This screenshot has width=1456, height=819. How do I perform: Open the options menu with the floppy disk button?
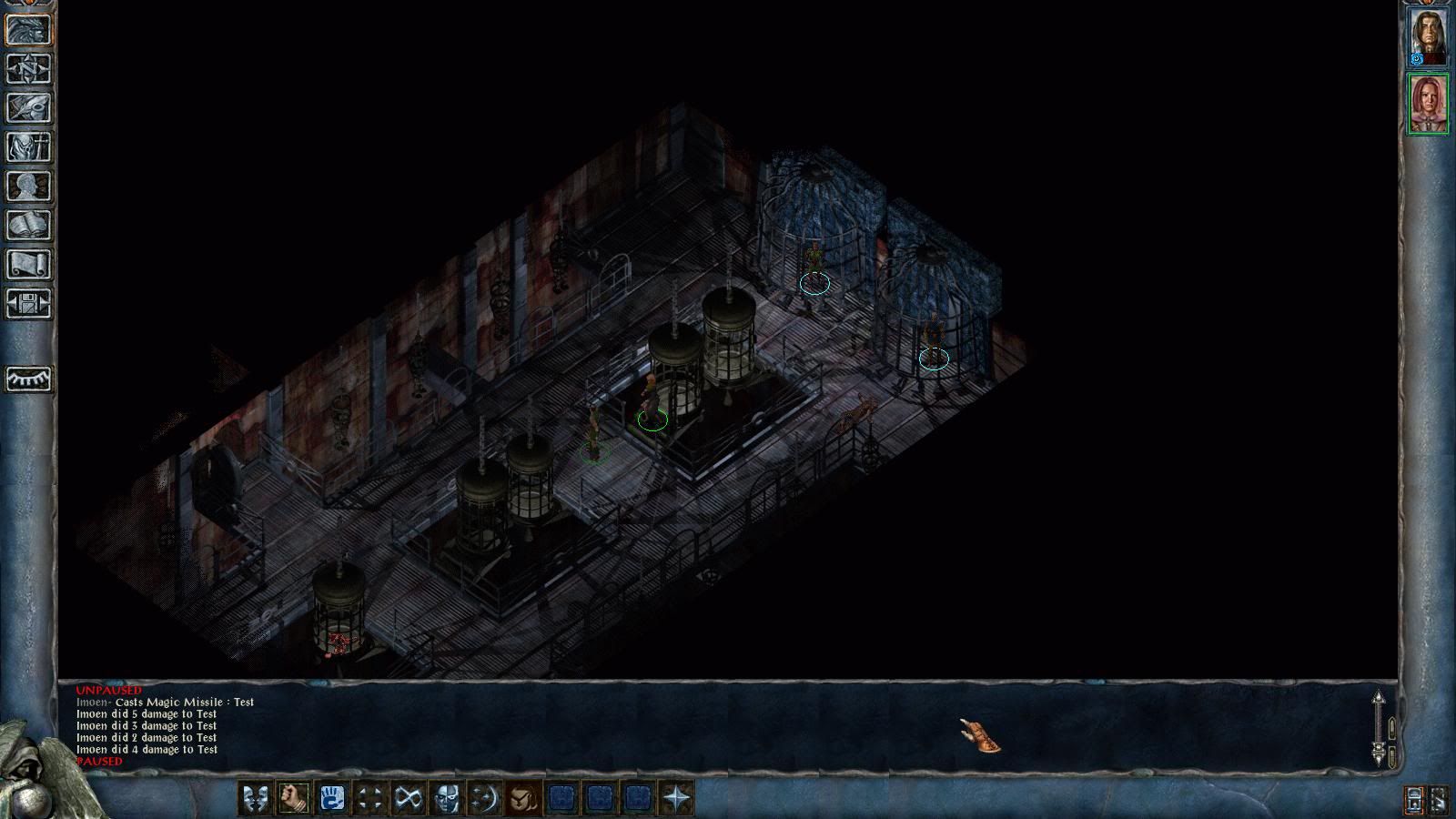click(29, 303)
